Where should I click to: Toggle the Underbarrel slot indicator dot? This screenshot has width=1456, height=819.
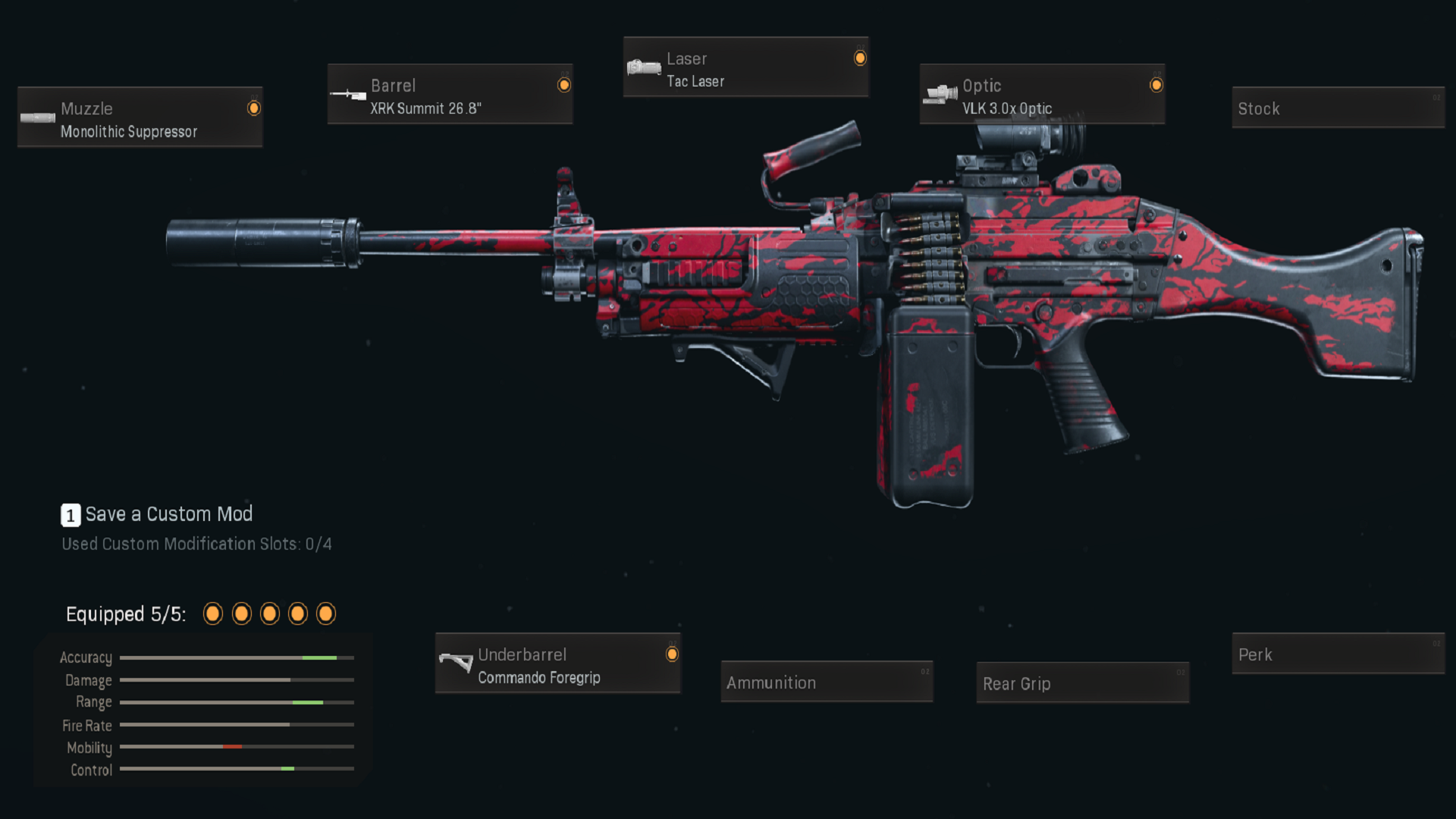click(671, 654)
